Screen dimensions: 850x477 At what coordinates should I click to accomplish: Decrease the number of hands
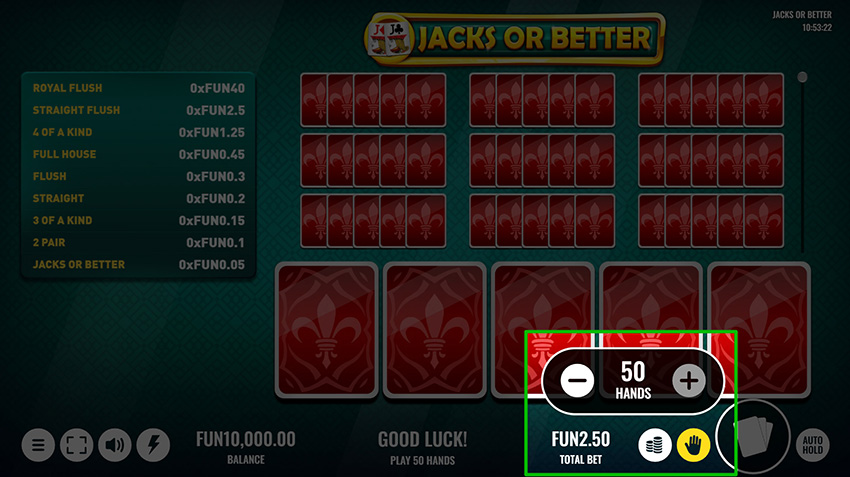578,380
